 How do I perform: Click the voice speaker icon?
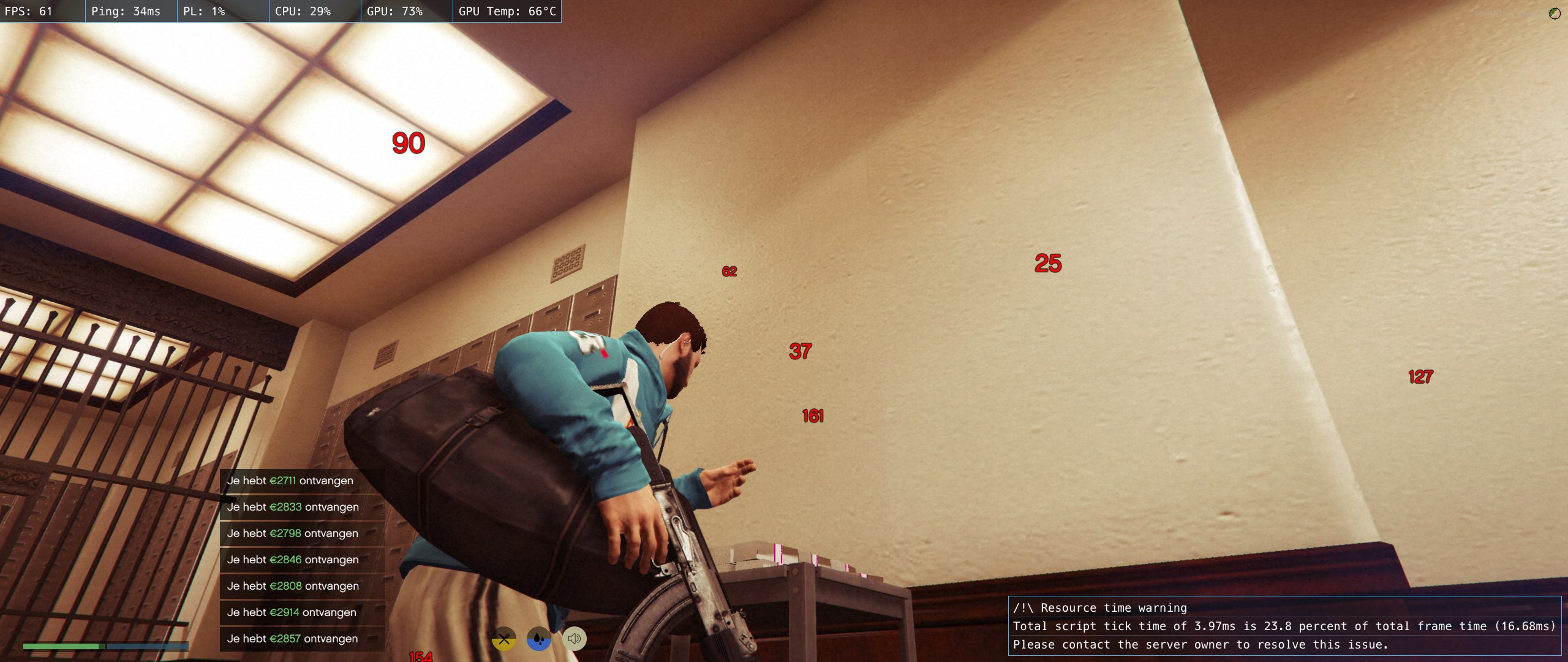pos(574,639)
